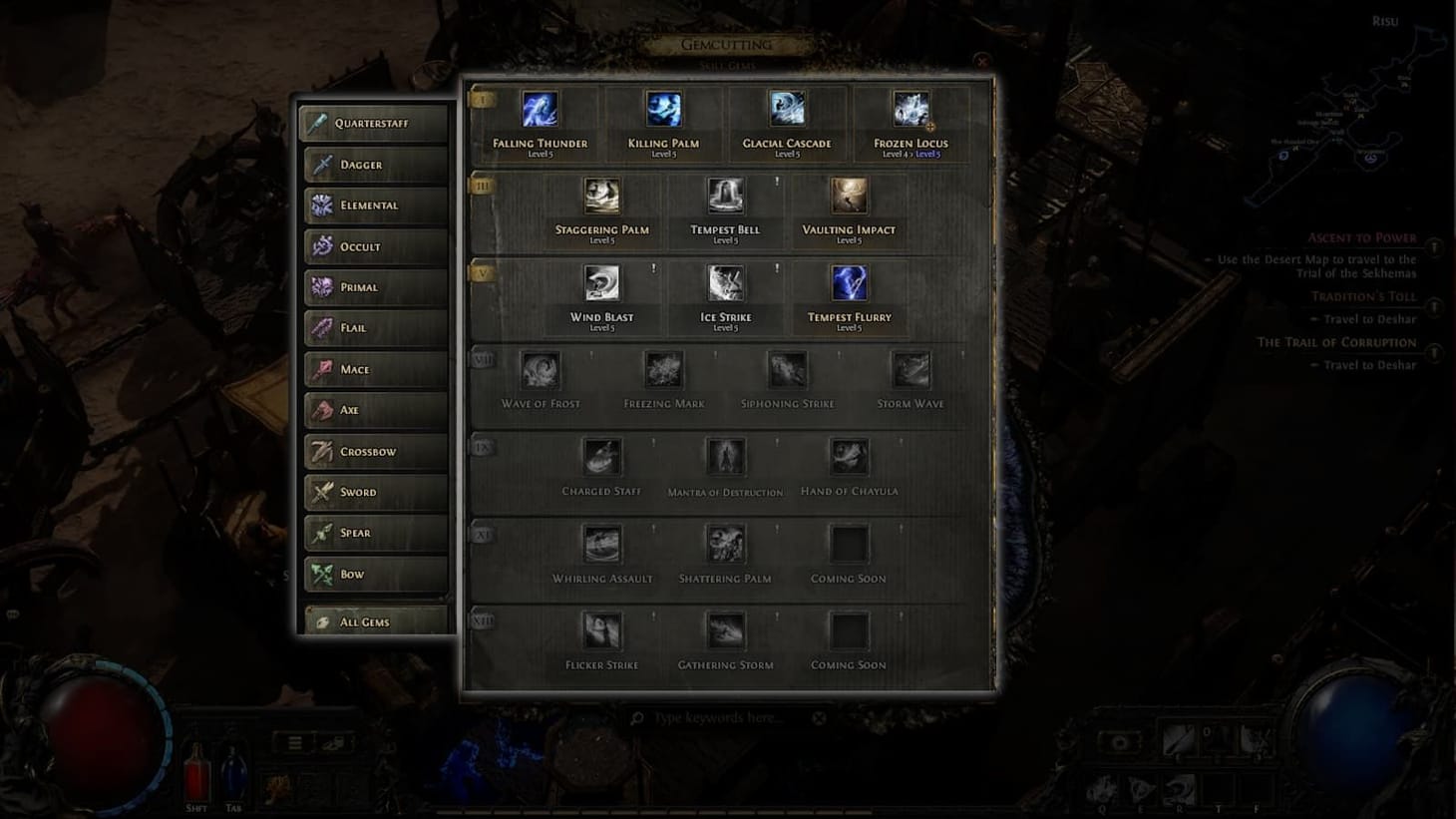
Task: Select the Staggering Palm gem icon
Action: 602,197
